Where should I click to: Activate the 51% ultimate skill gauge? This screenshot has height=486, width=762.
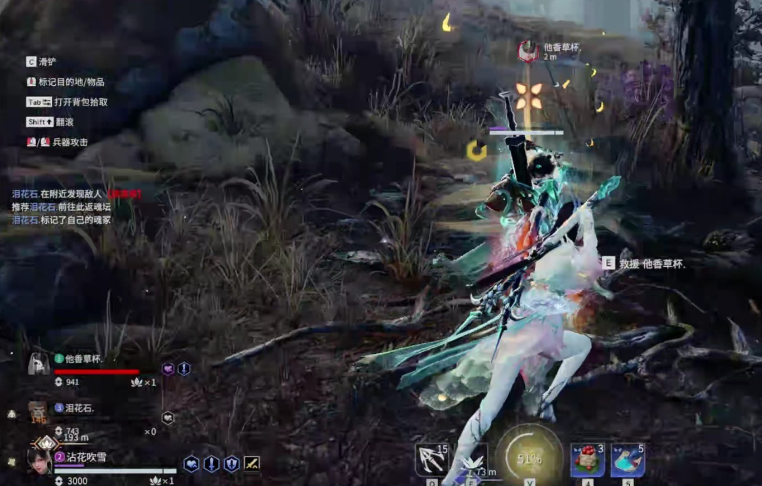point(529,458)
